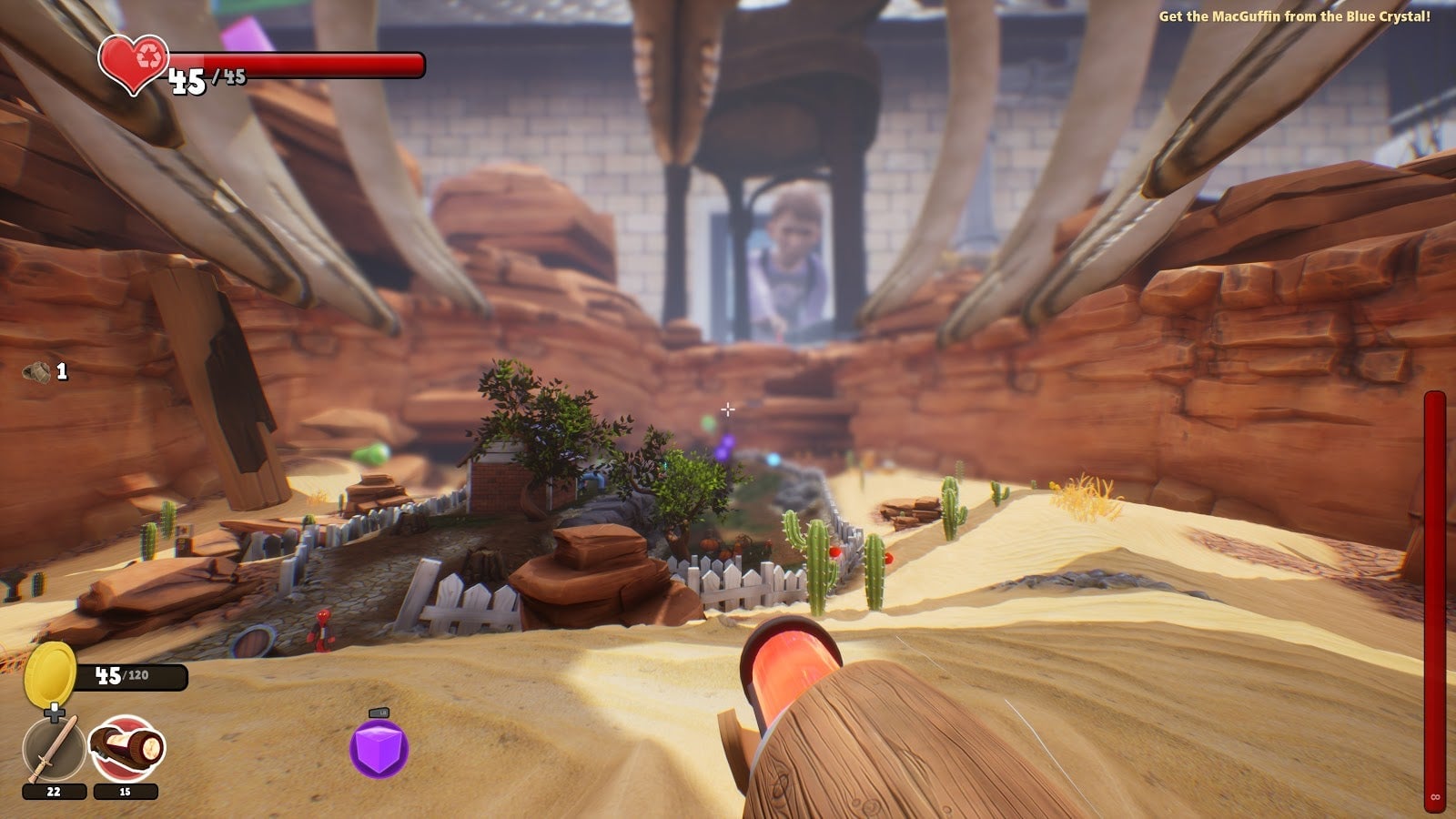
Task: Select the wooden sword weapon slot
Action: point(53,750)
